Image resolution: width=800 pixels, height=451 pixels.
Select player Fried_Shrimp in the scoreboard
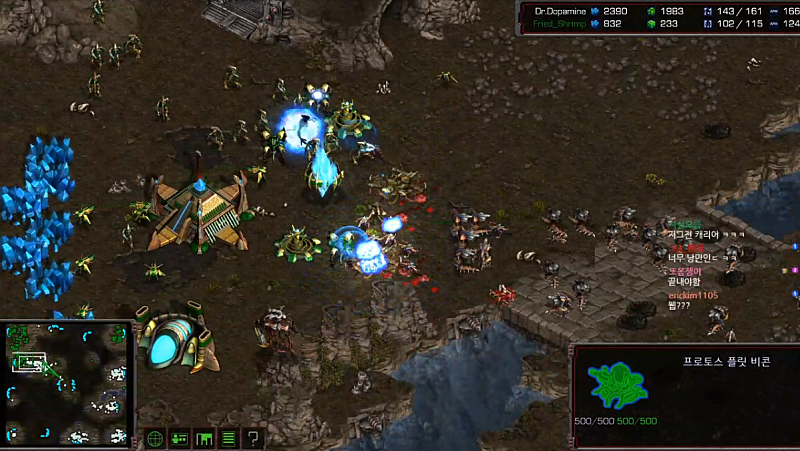559,23
